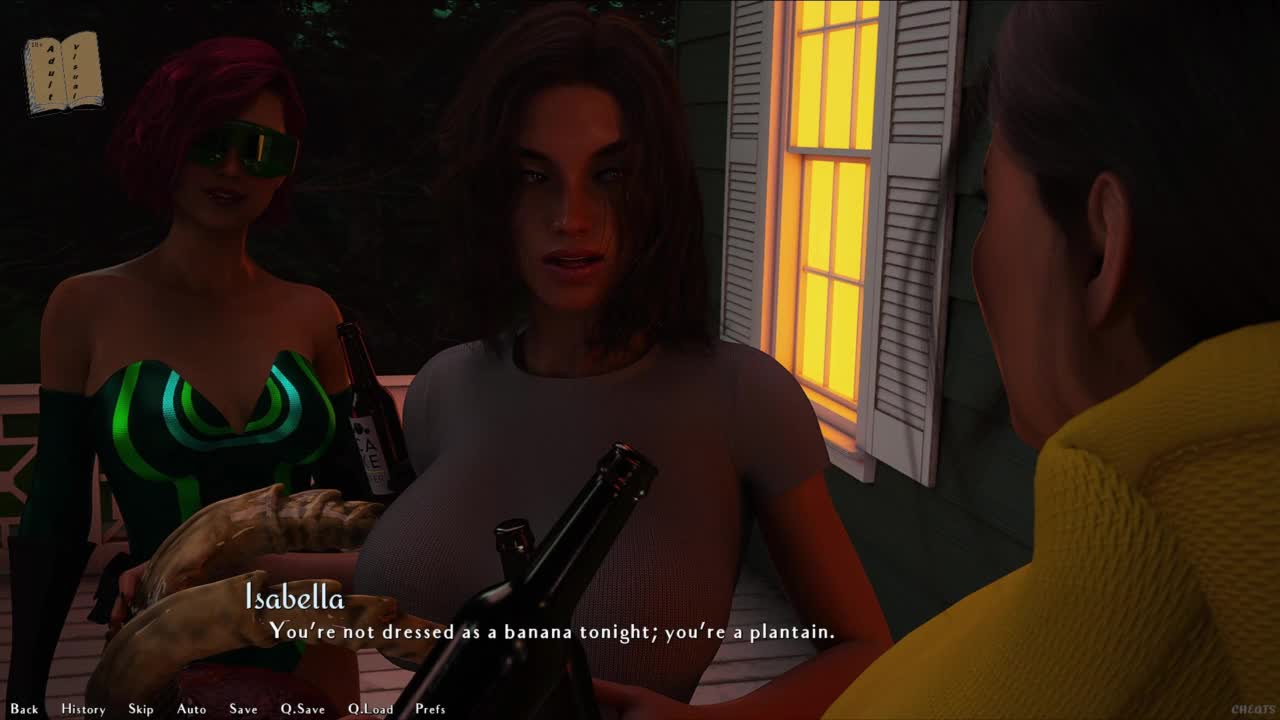
Task: Open the Prefs settings menu
Action: (430, 709)
